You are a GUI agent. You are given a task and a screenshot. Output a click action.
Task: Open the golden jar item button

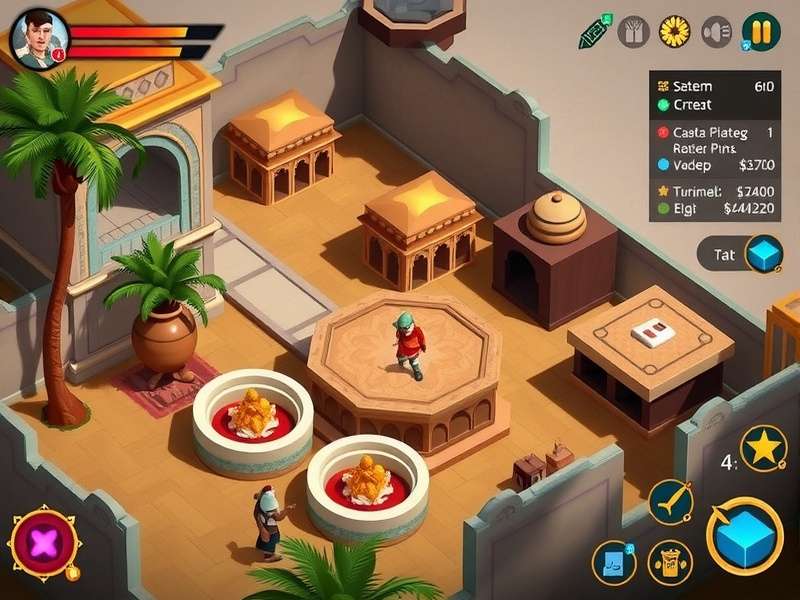tap(669, 562)
